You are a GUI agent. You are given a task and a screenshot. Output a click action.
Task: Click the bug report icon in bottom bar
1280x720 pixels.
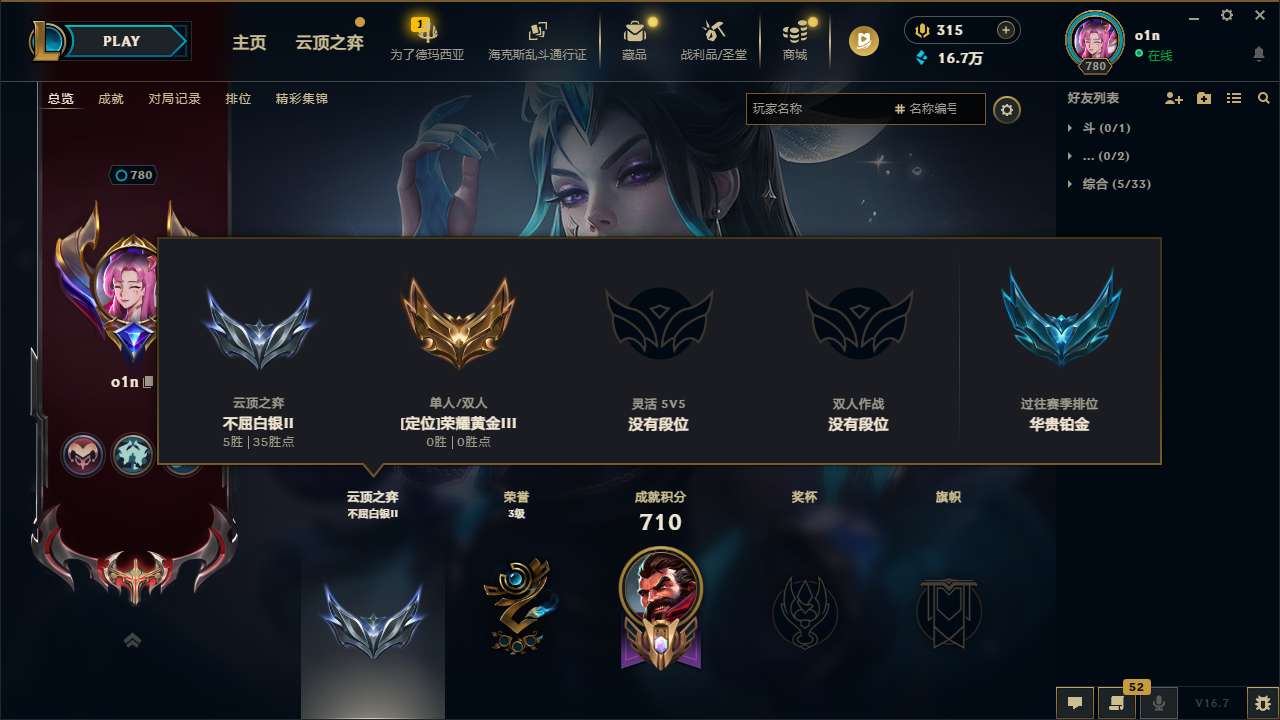coord(1248,702)
